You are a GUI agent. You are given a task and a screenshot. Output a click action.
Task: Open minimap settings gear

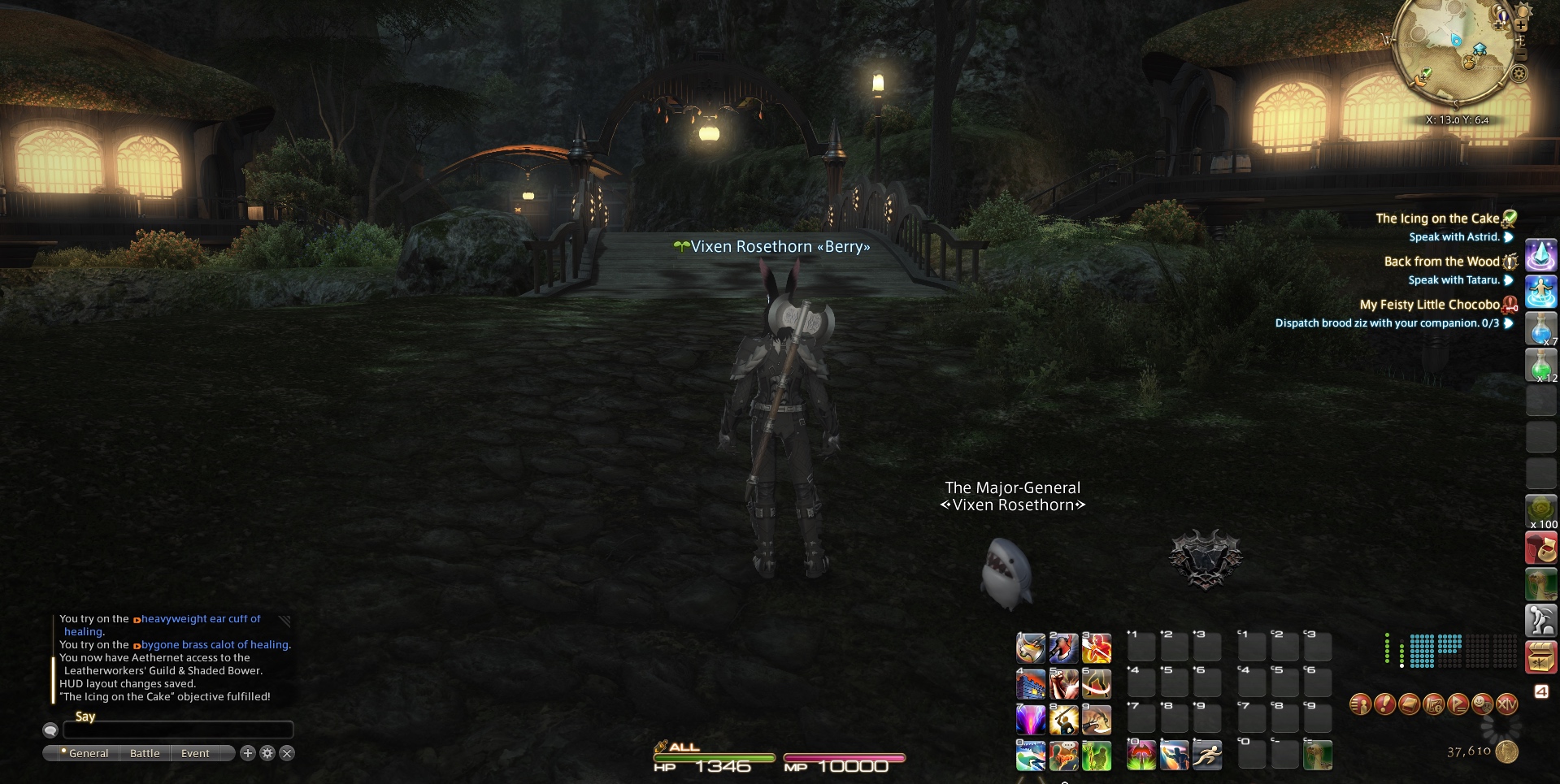[x=1519, y=74]
